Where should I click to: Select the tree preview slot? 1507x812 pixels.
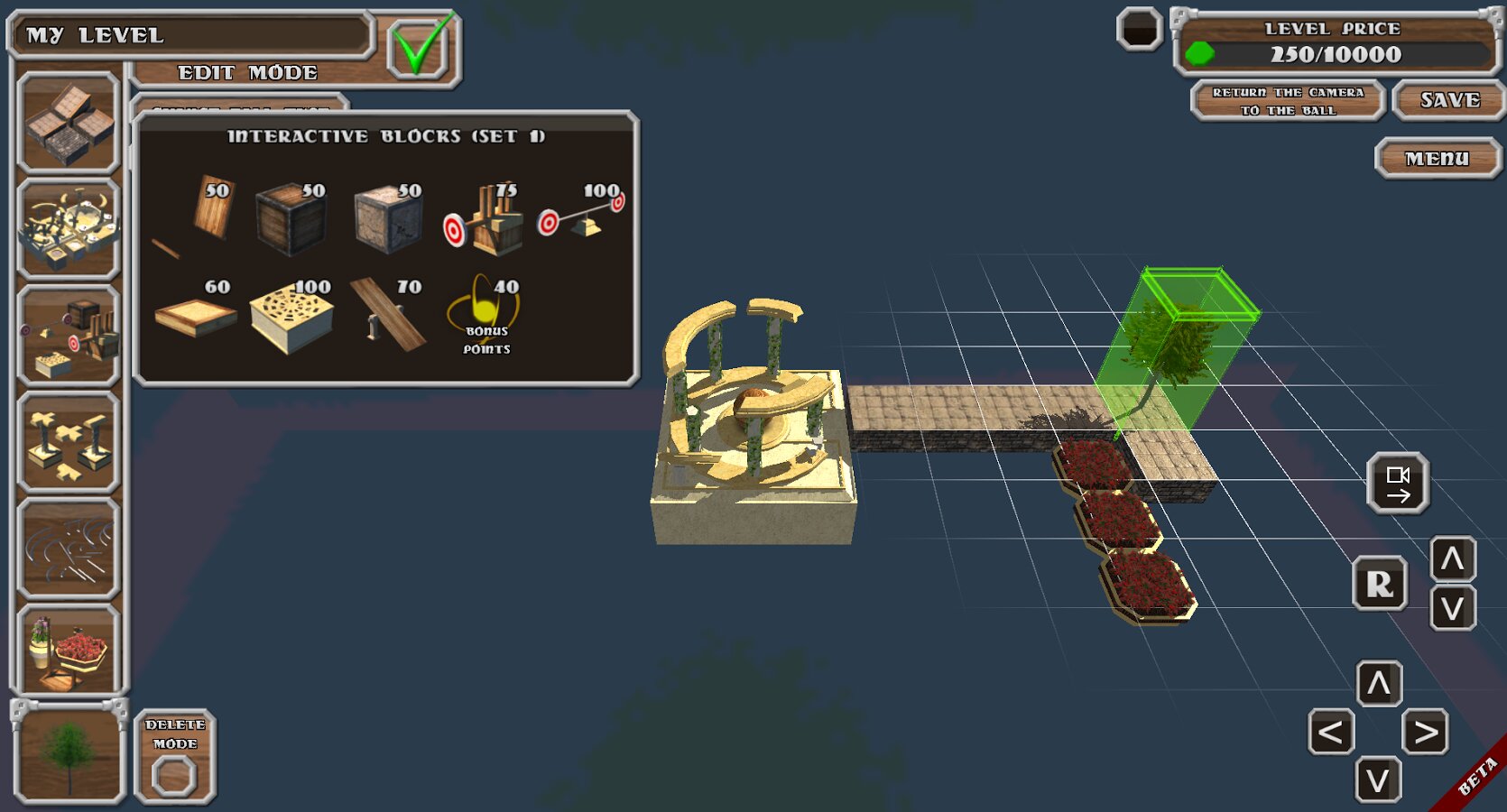(x=69, y=754)
